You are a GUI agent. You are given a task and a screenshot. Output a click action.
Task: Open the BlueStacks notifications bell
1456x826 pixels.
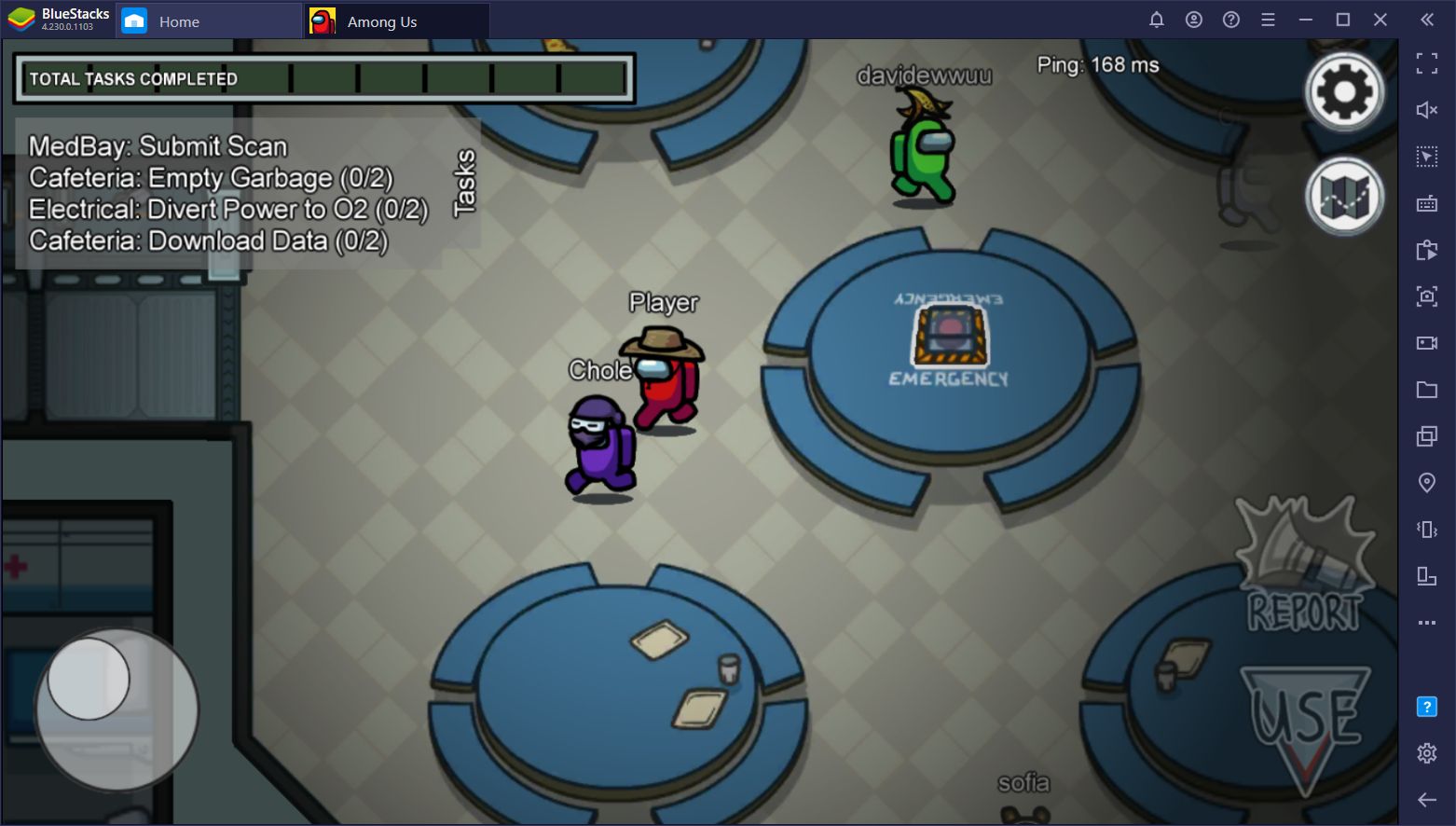[x=1157, y=20]
